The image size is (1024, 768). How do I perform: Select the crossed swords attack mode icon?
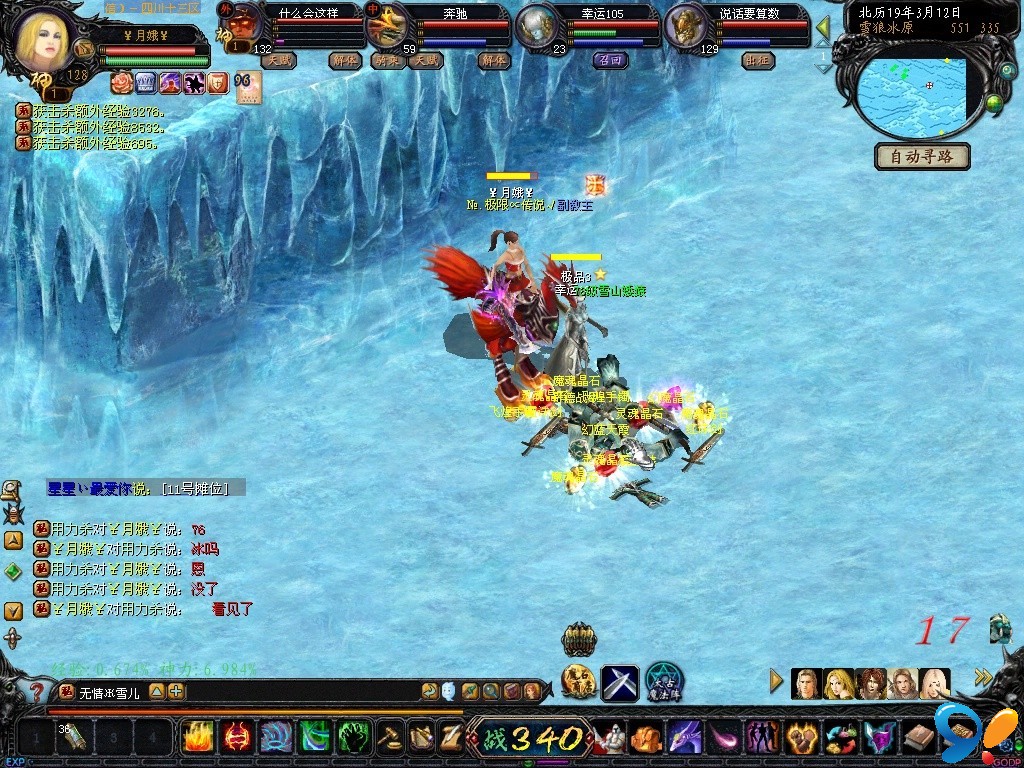pos(619,683)
